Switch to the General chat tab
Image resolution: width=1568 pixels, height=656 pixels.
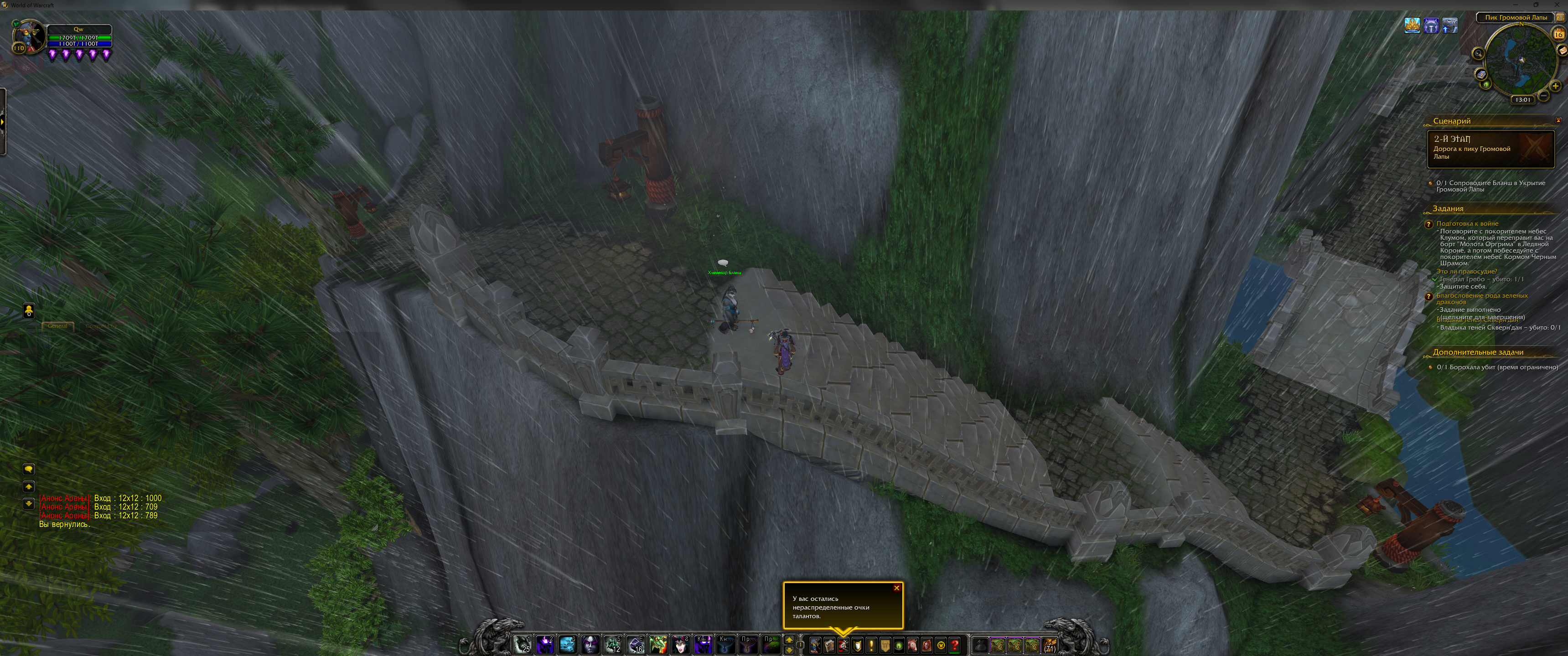57,326
